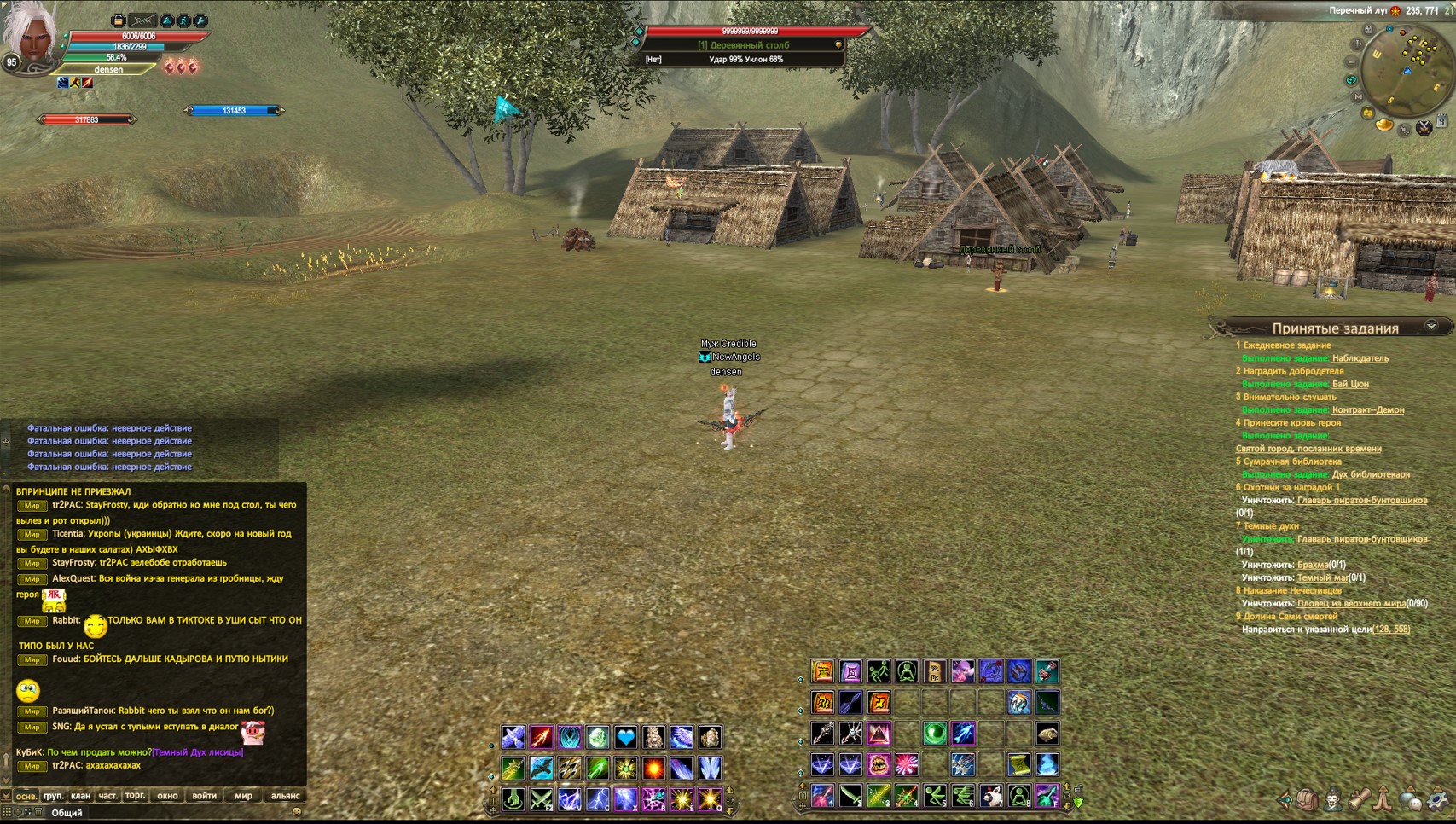Select the «альянс» chat tab
The image size is (1456, 824).
point(285,796)
